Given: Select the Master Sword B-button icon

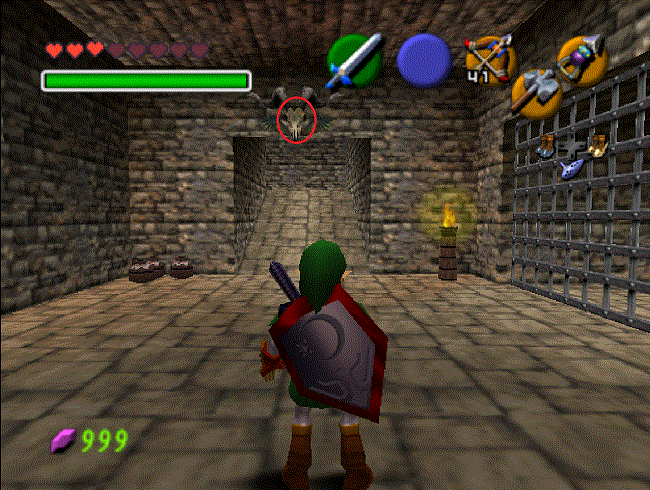Looking at the screenshot, I should [355, 58].
